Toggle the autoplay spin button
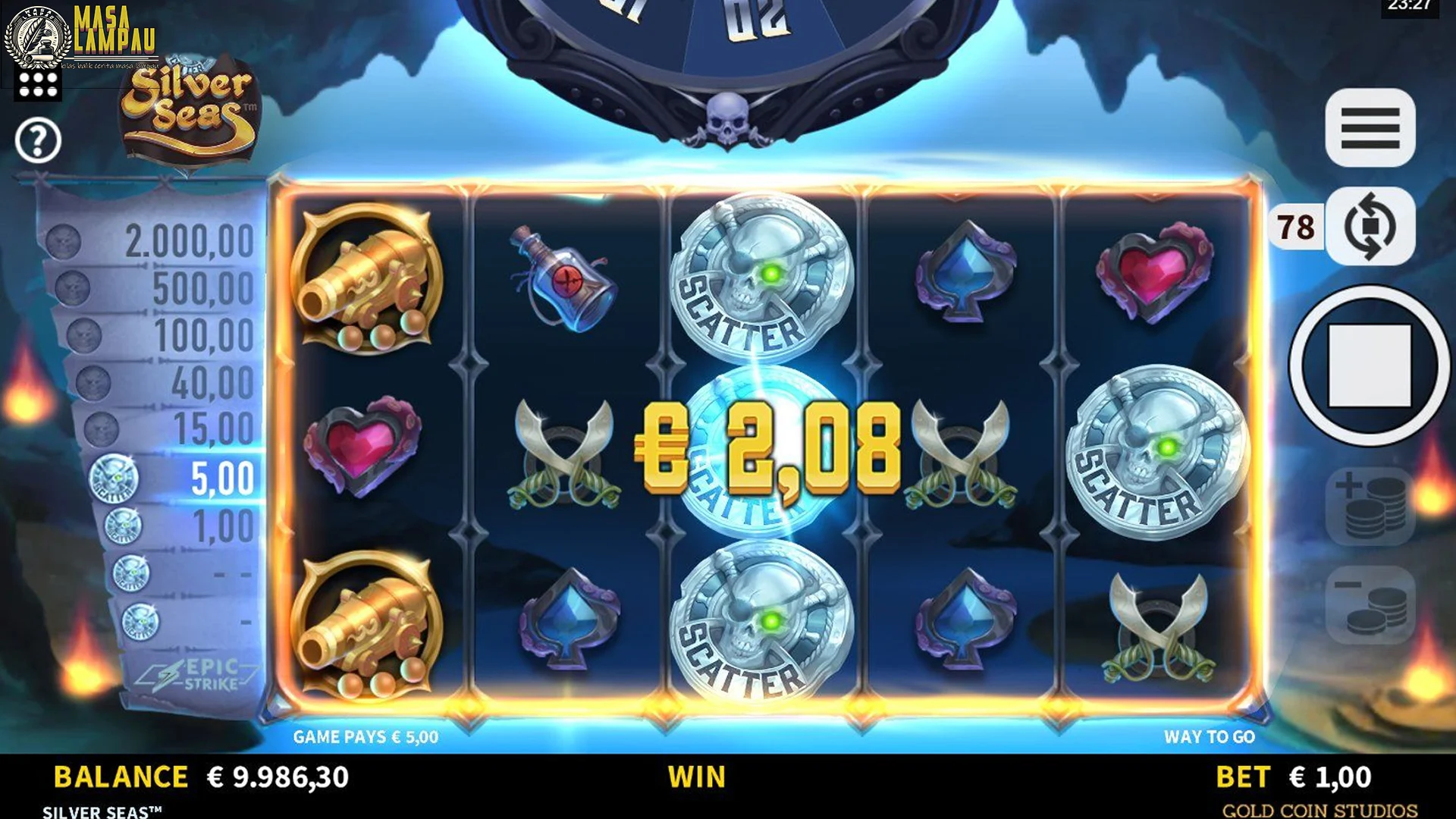 [1370, 226]
